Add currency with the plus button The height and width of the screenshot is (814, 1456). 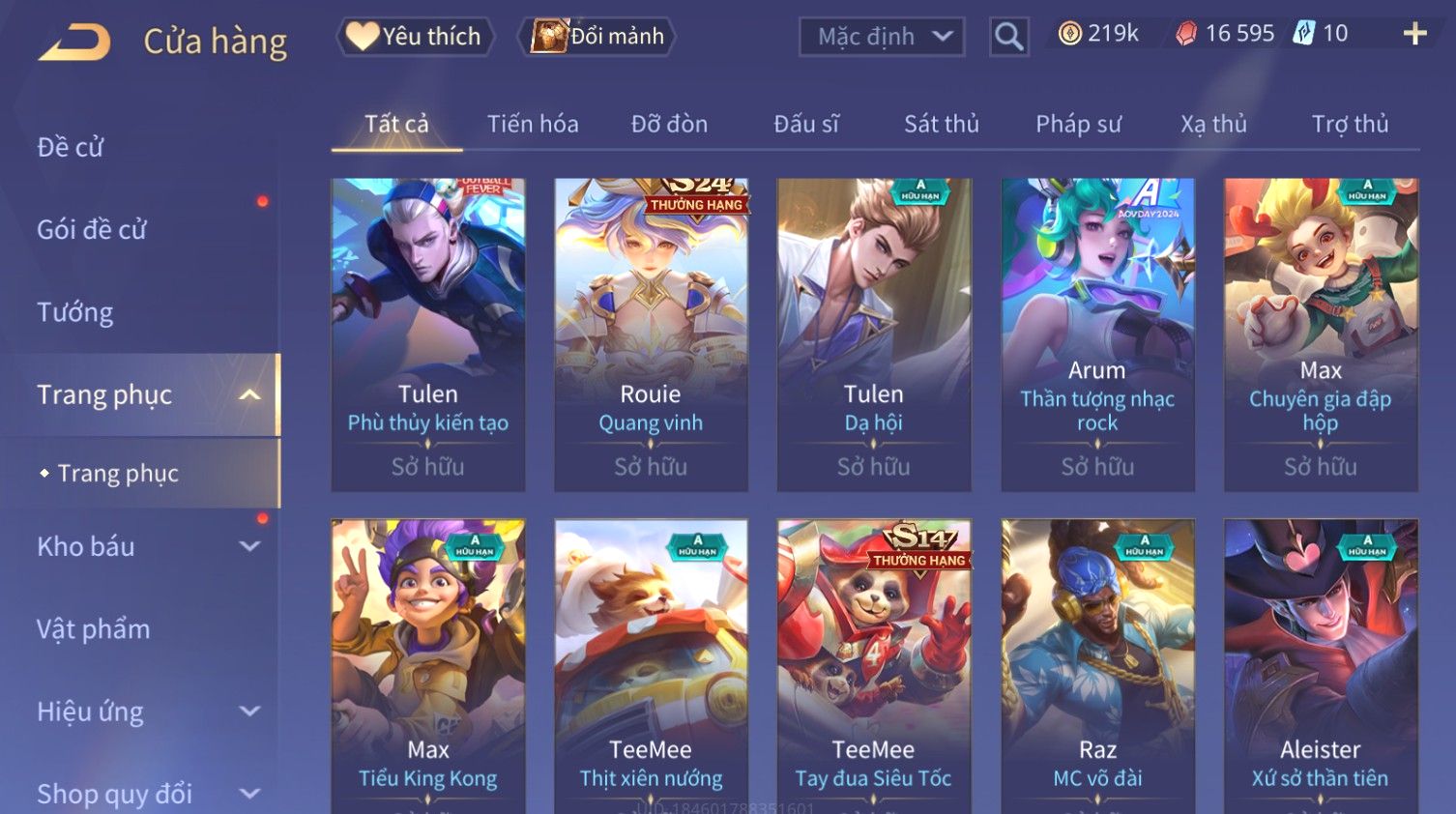pos(1414,34)
